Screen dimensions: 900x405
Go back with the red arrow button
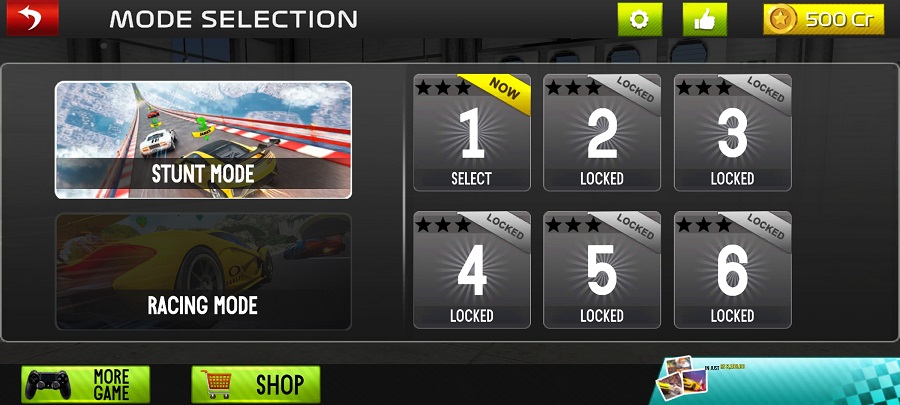coord(32,18)
